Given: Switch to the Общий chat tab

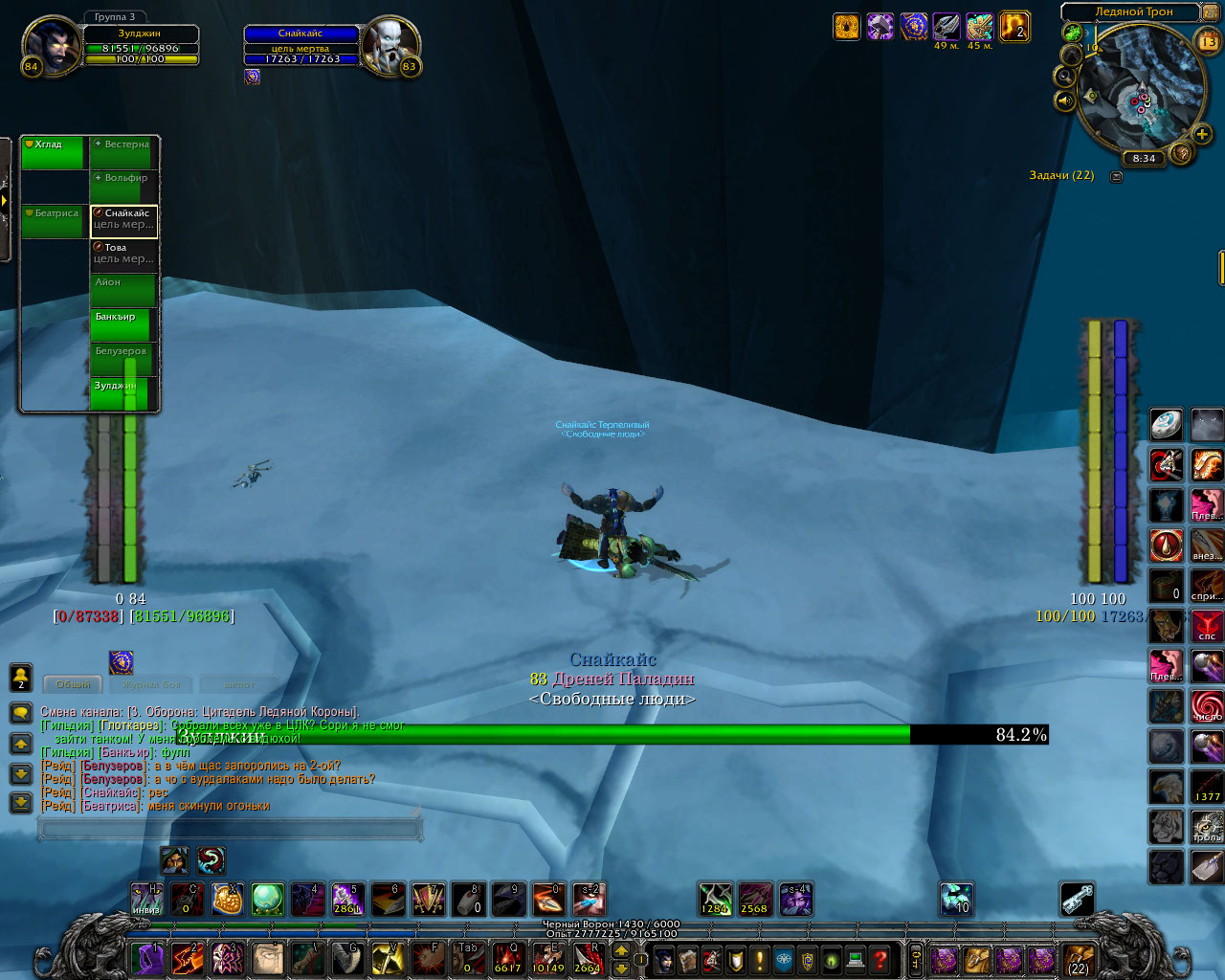Looking at the screenshot, I should click(x=74, y=684).
